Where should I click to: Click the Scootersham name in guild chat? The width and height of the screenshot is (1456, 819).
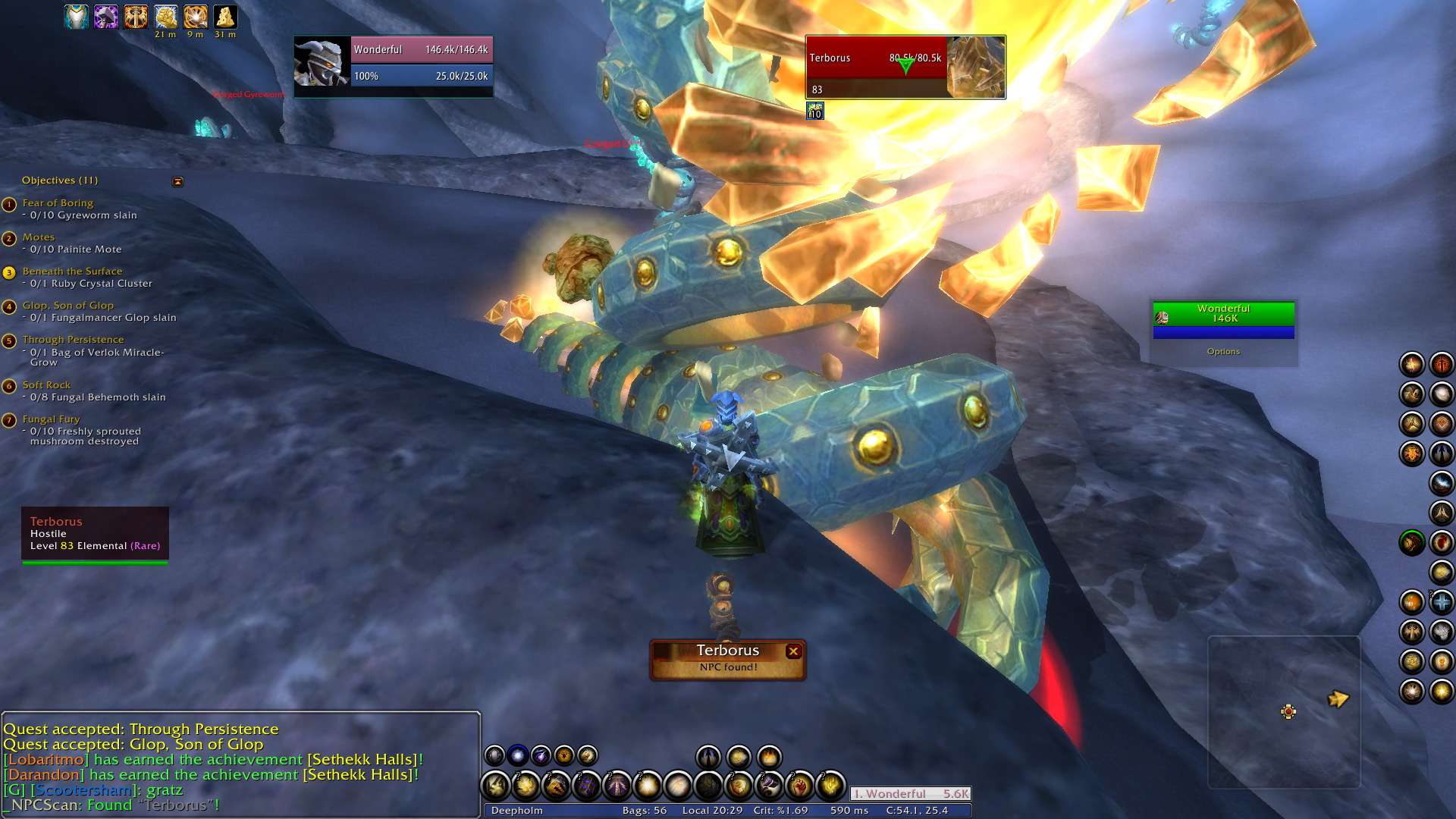coord(83,790)
